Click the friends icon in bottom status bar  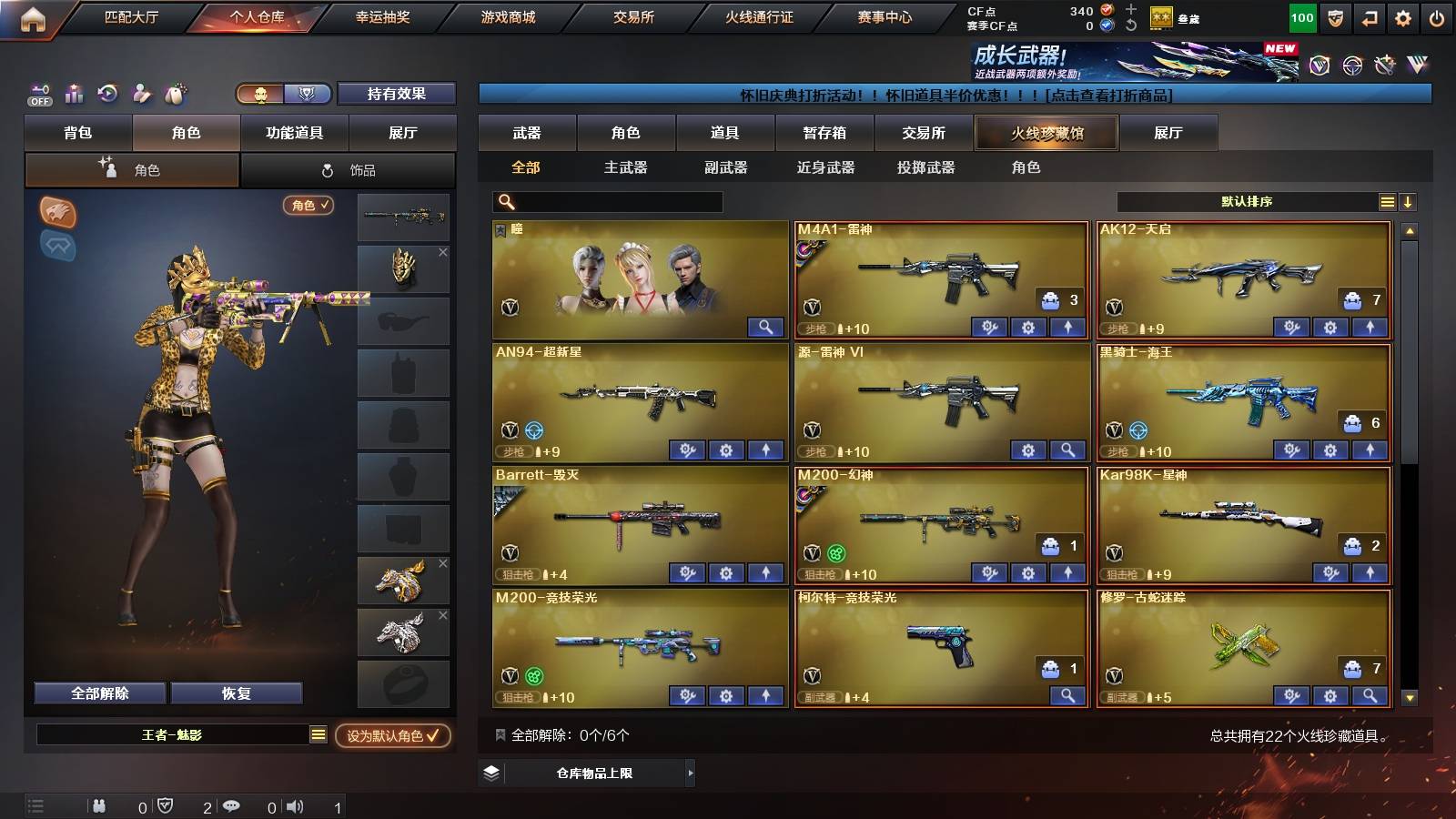click(100, 805)
